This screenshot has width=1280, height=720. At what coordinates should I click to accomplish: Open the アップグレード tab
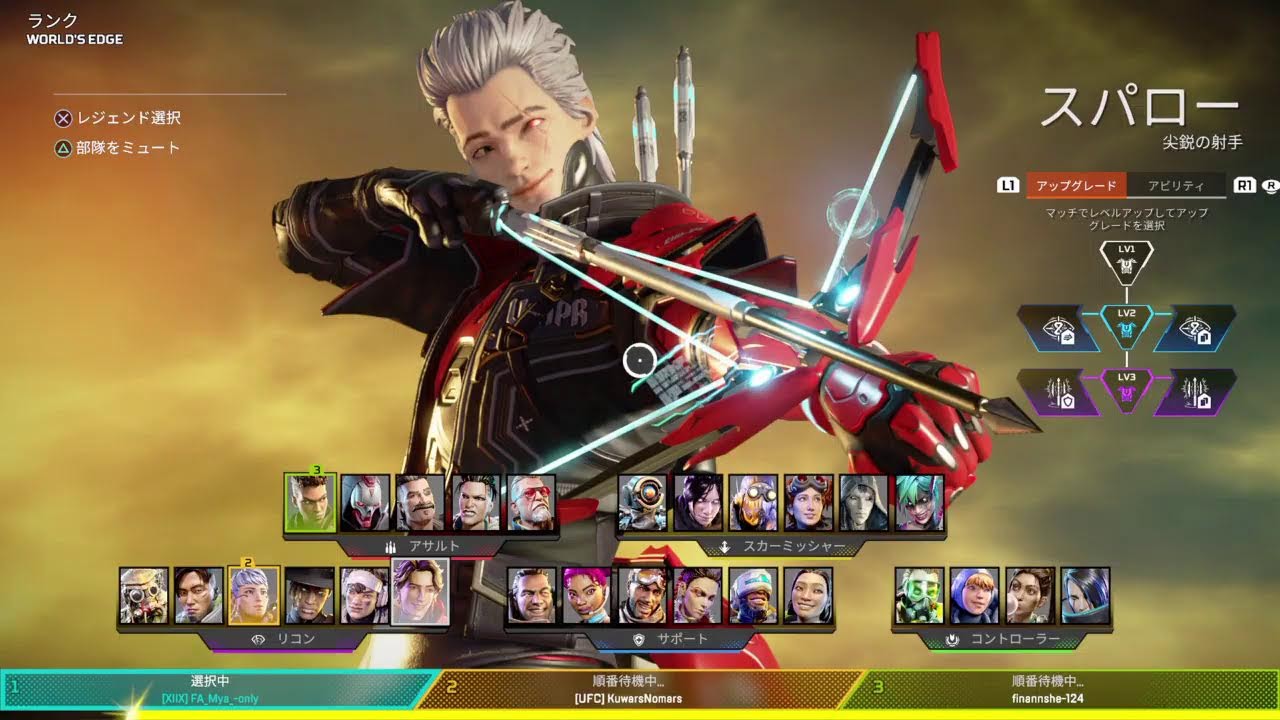[1076, 185]
